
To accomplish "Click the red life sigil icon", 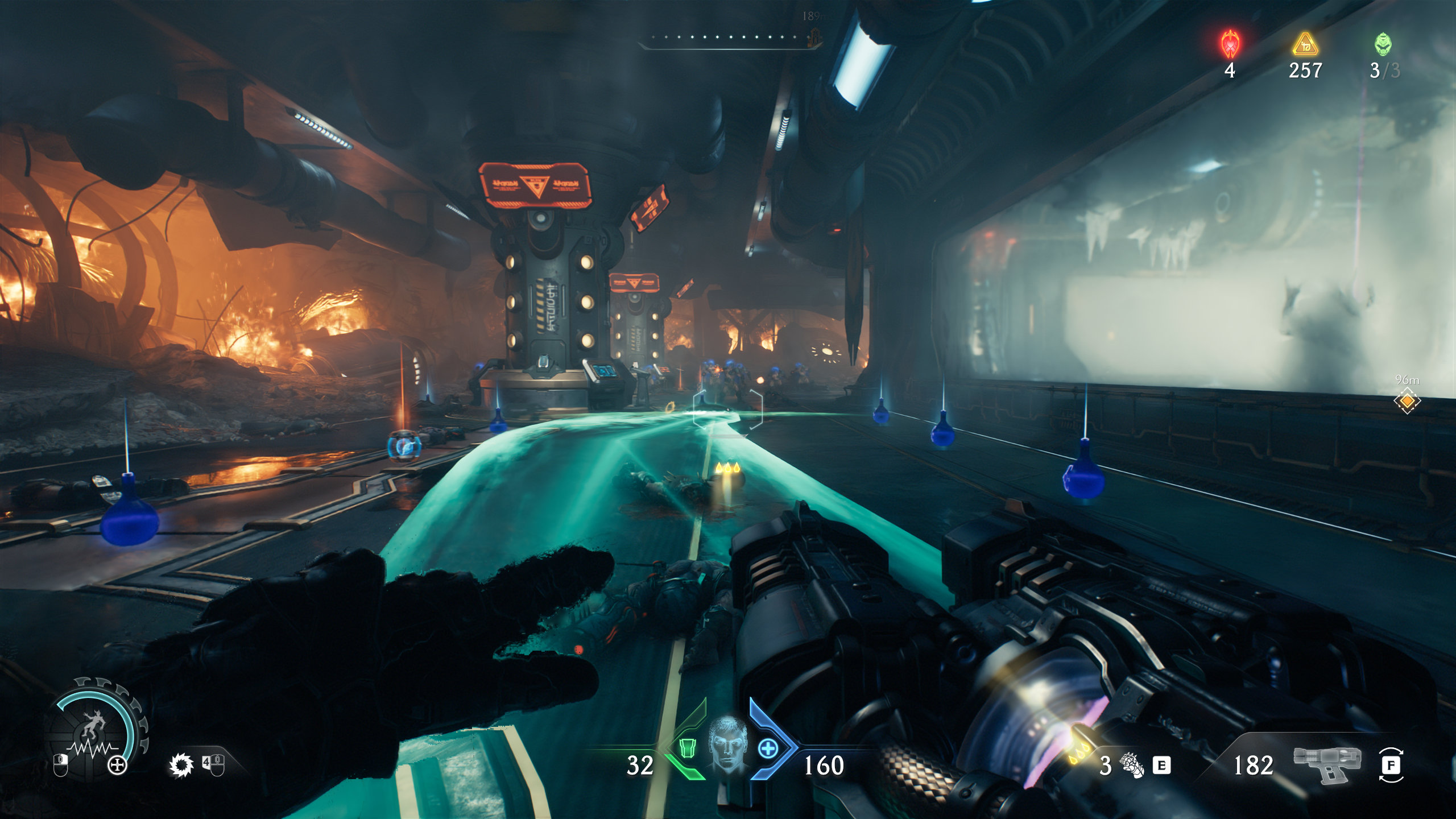I will click(1230, 44).
